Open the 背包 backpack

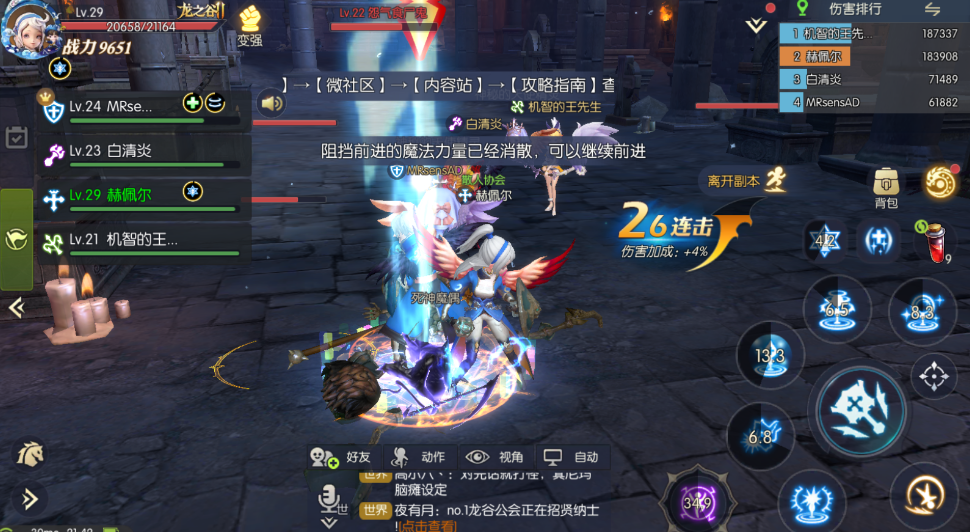point(886,187)
